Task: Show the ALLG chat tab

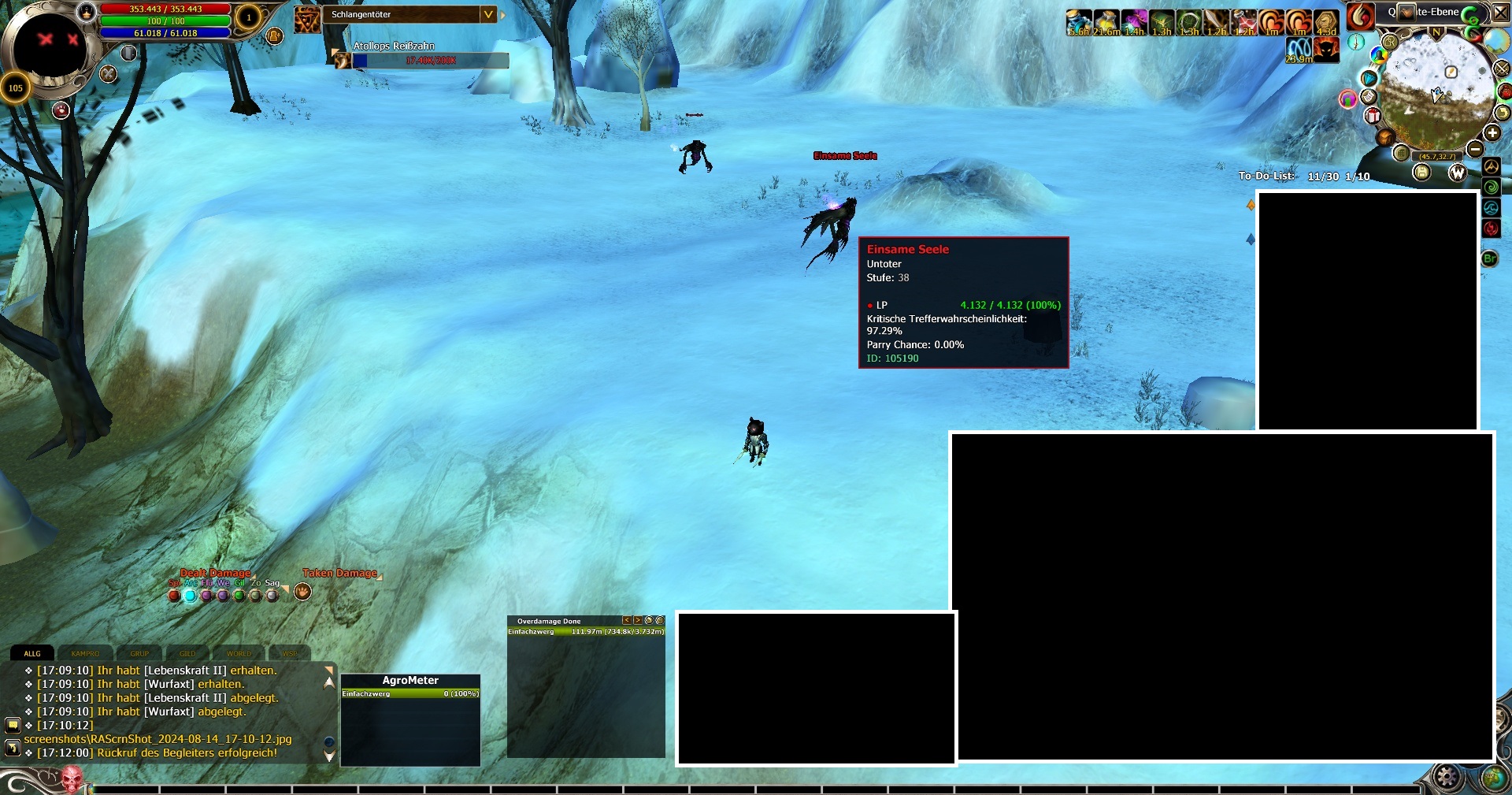Action: [x=32, y=653]
